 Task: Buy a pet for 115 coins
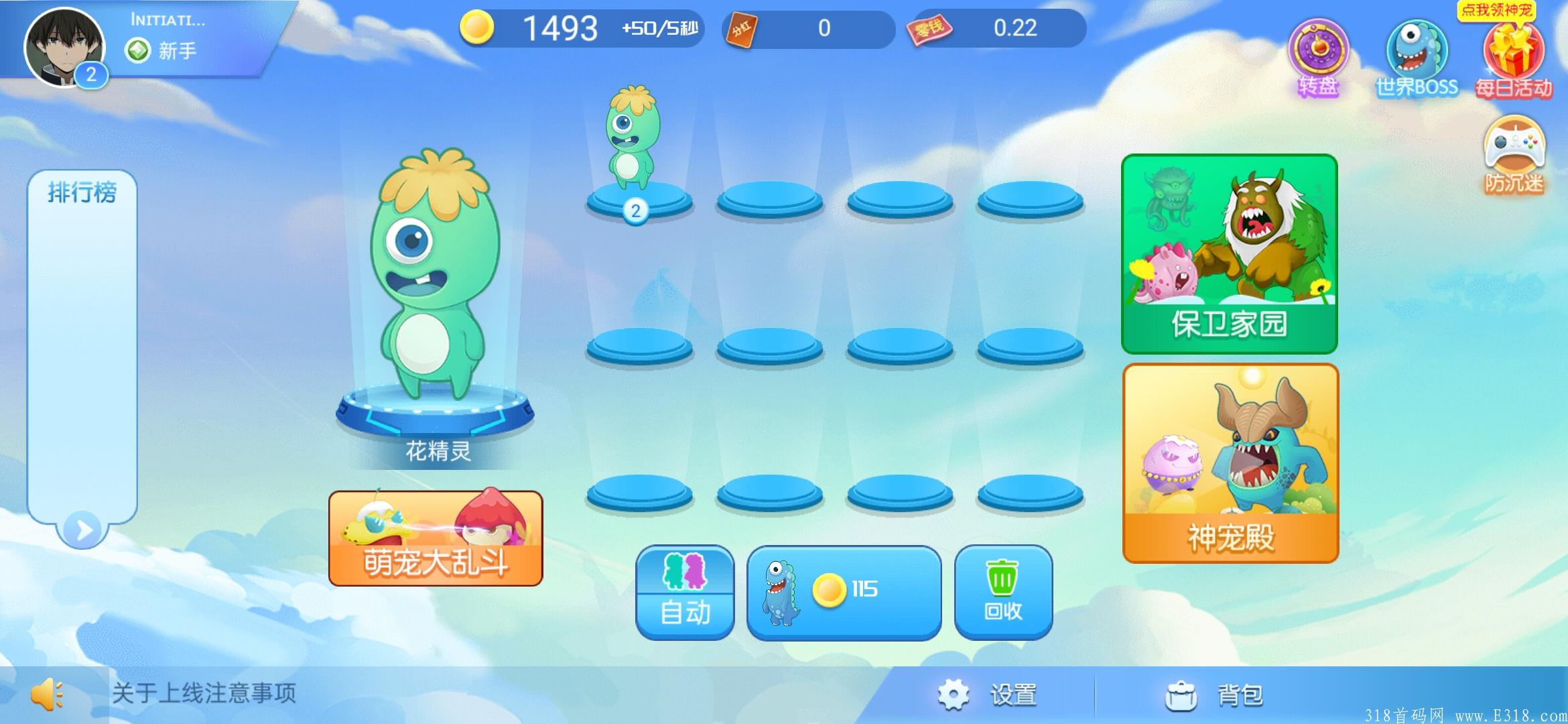point(844,592)
